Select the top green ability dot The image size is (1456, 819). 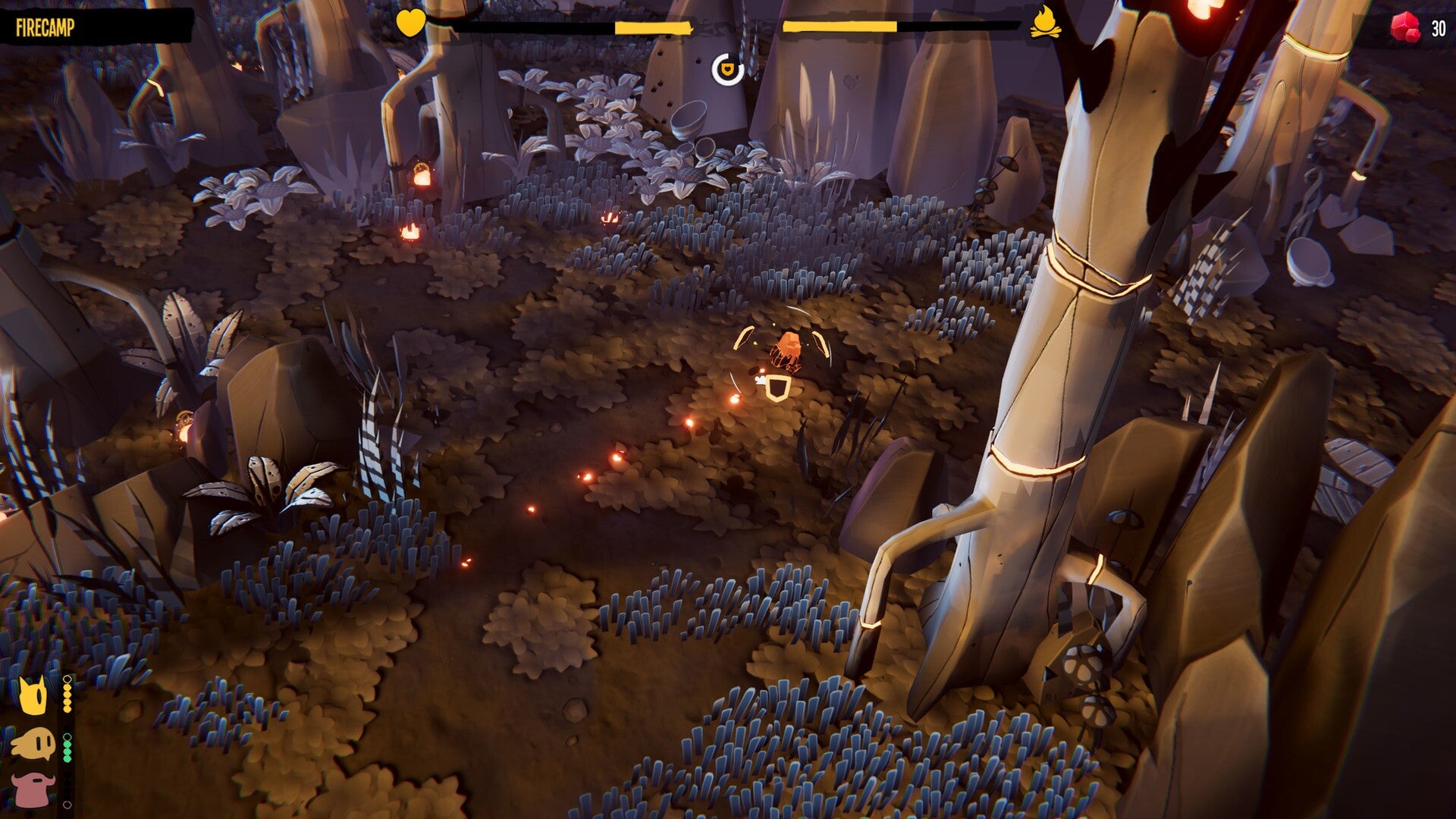[x=67, y=744]
